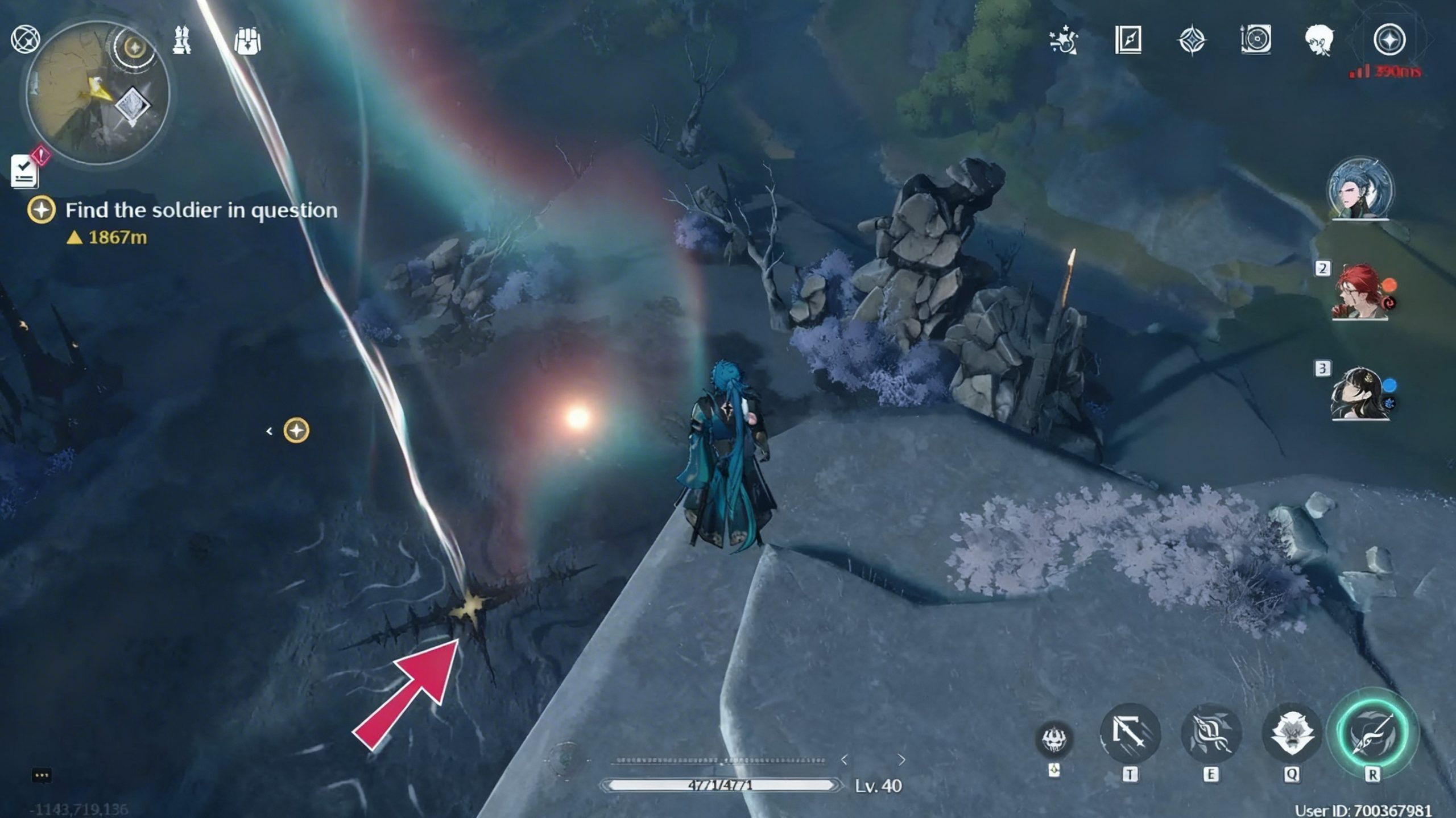Activate the swirling blade resonance skill
This screenshot has width=1456, height=818.
pos(1210,734)
